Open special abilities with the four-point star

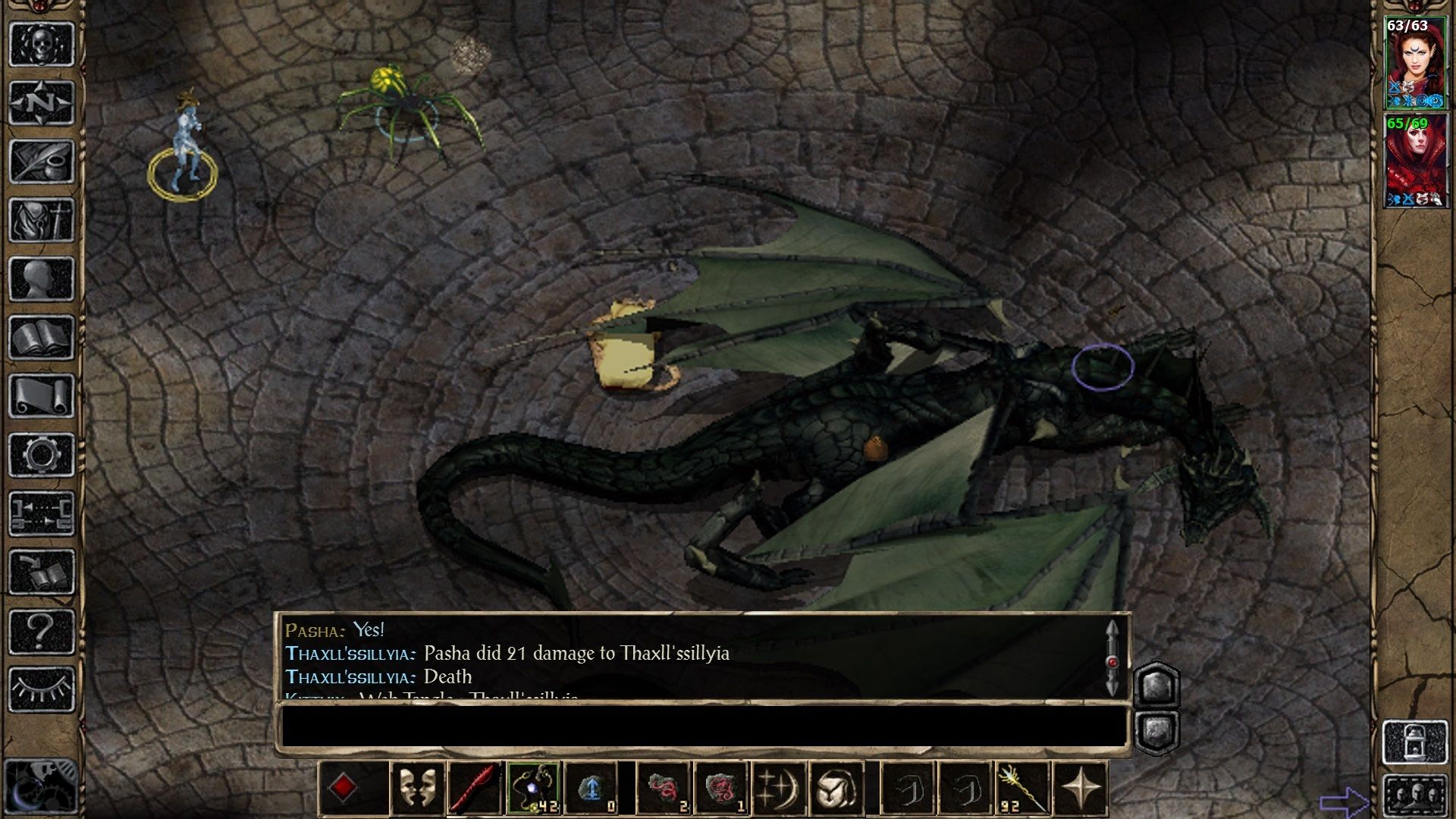pos(1081,789)
